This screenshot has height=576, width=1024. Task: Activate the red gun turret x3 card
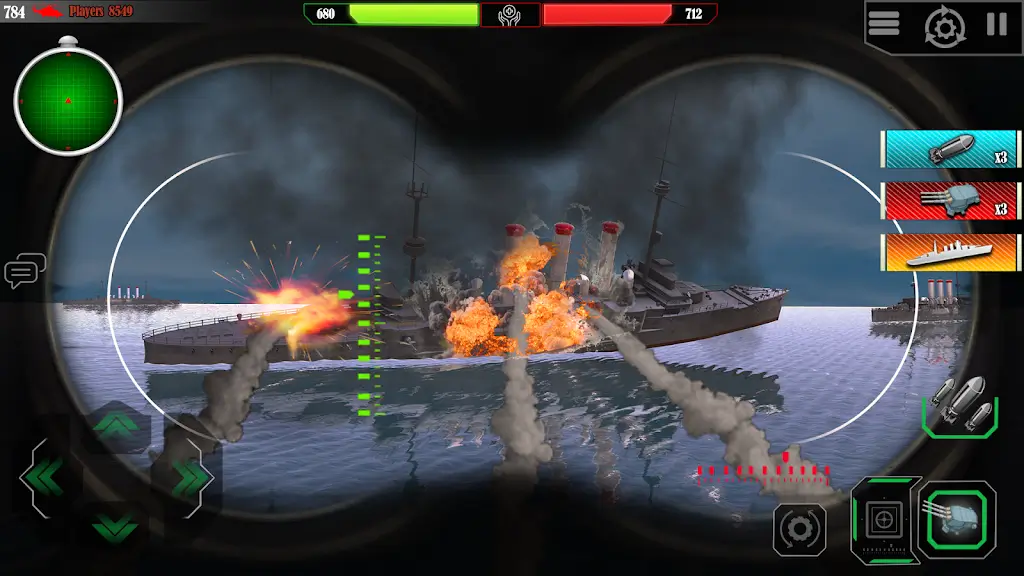951,200
